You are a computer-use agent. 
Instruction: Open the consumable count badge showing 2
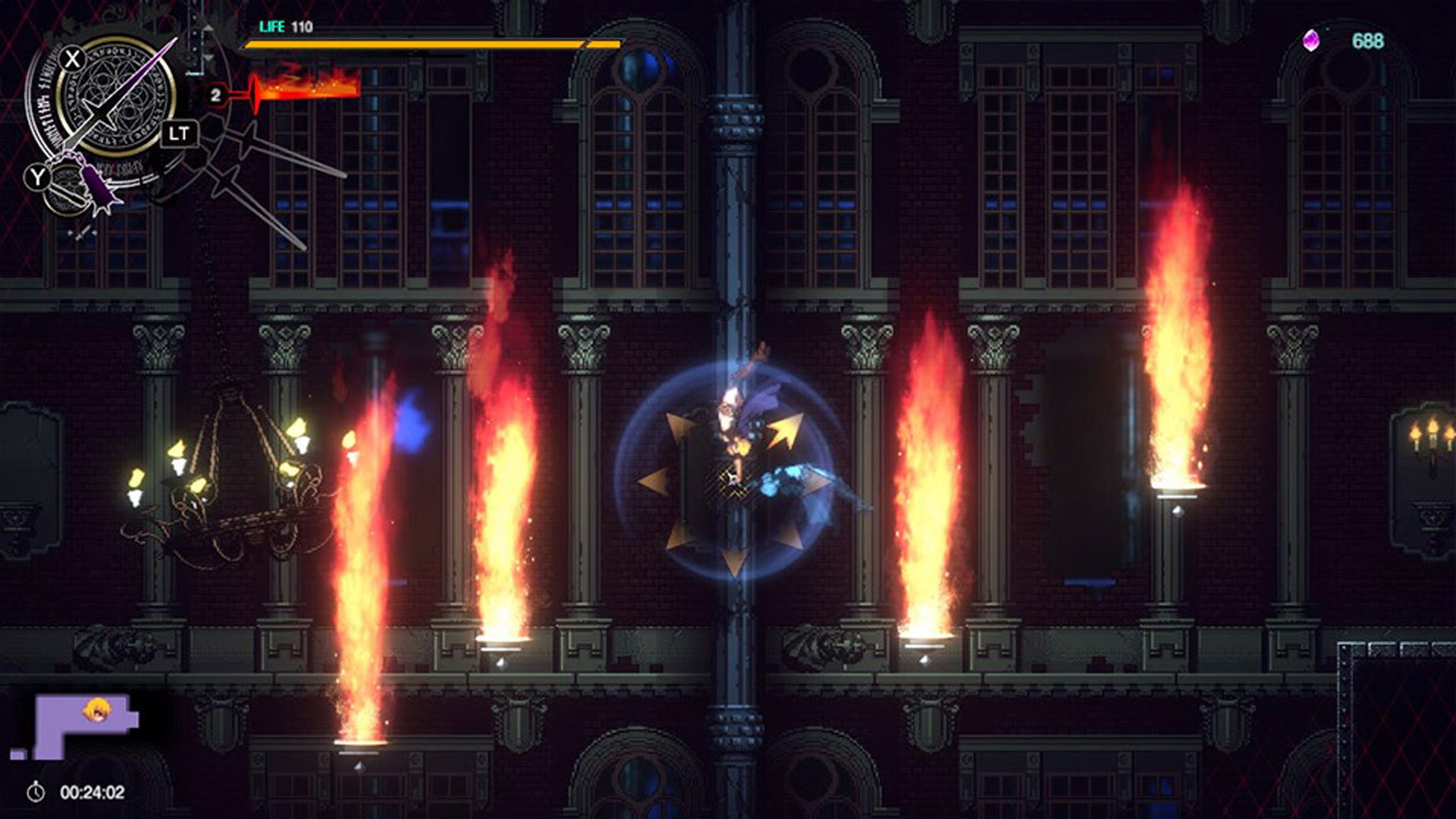click(x=216, y=93)
